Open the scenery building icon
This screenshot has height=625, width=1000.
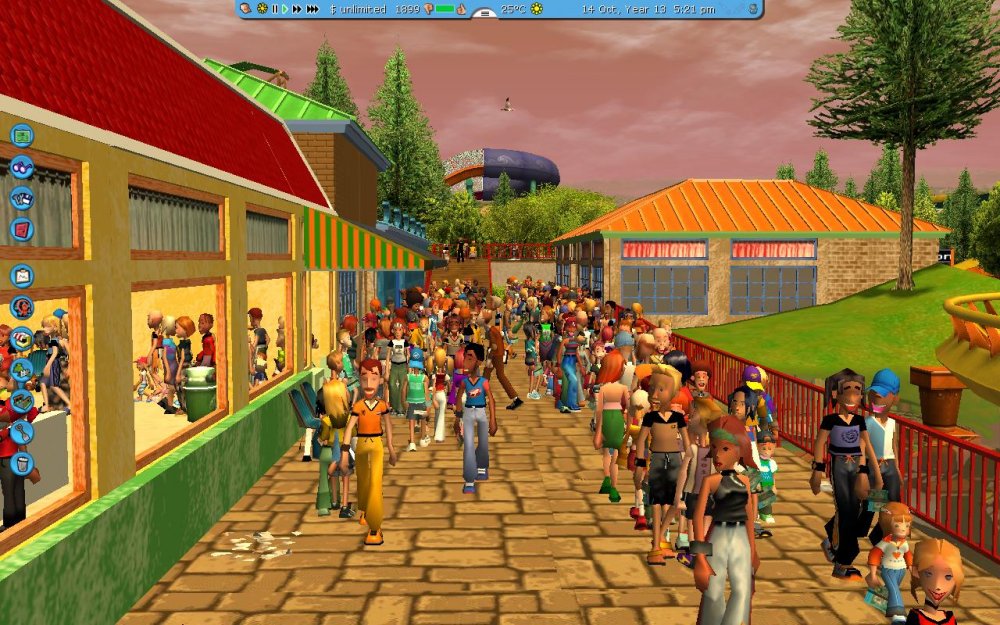22,370
